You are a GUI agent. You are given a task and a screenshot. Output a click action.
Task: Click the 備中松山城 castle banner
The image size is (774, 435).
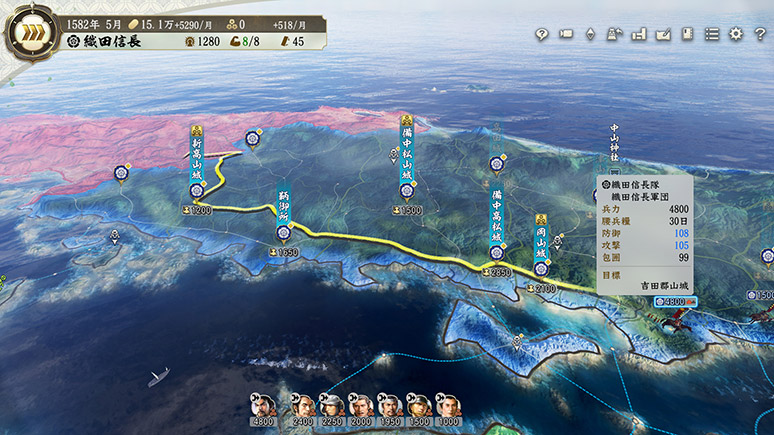(x=407, y=155)
